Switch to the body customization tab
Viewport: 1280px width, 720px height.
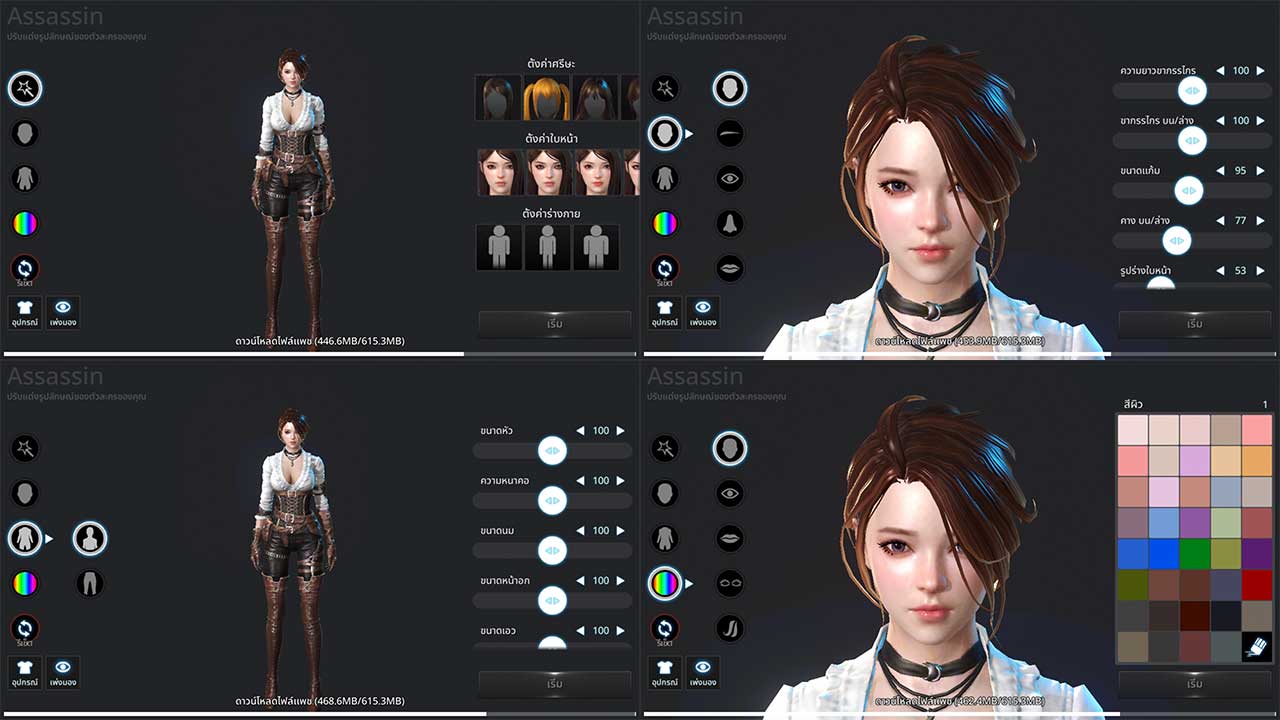pyautogui.click(x=25, y=538)
